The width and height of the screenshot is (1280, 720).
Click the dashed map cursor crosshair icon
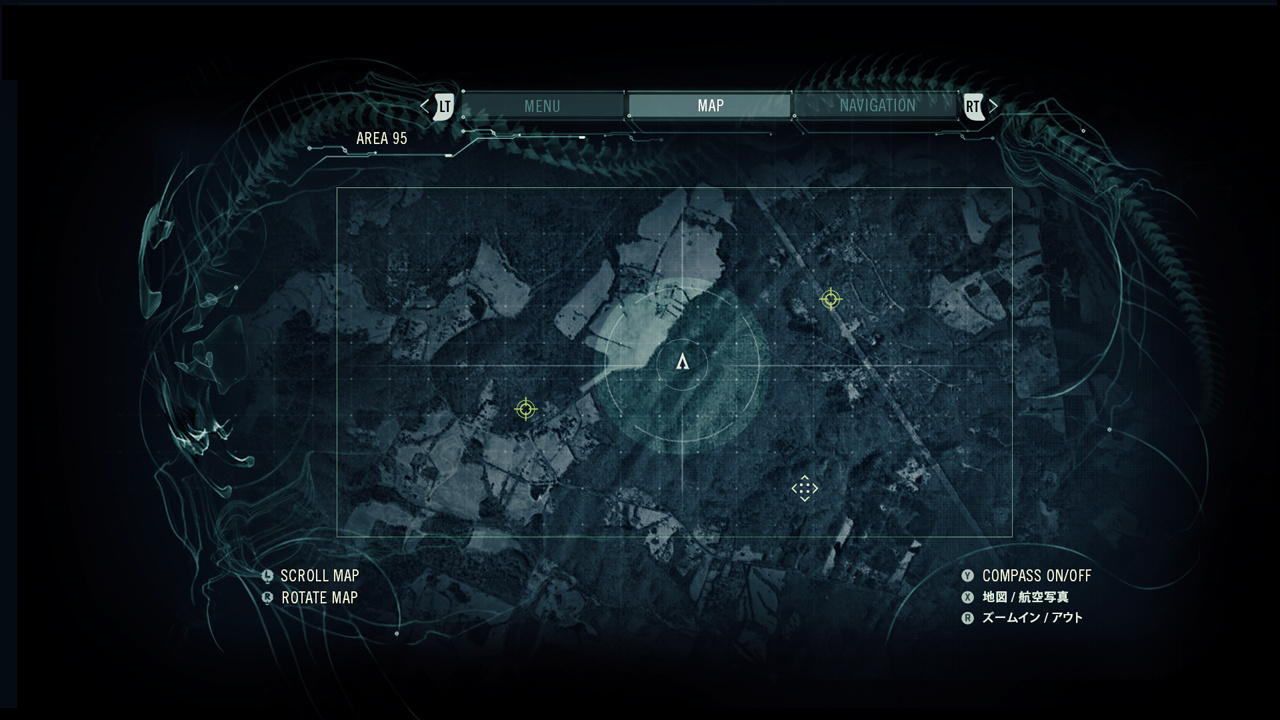coord(806,487)
